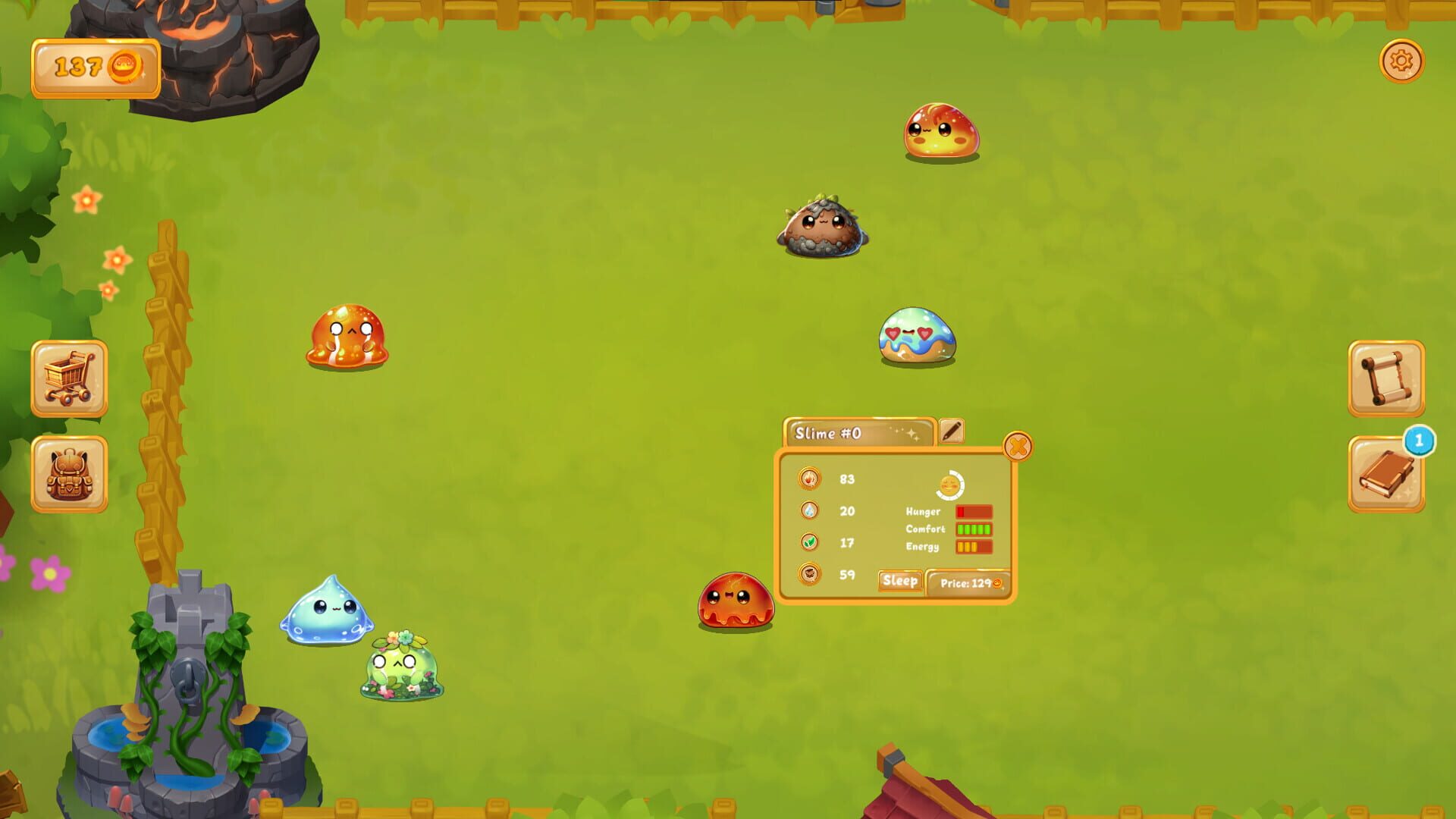
Task: Close the Slime #0 info panel
Action: pyautogui.click(x=1017, y=446)
